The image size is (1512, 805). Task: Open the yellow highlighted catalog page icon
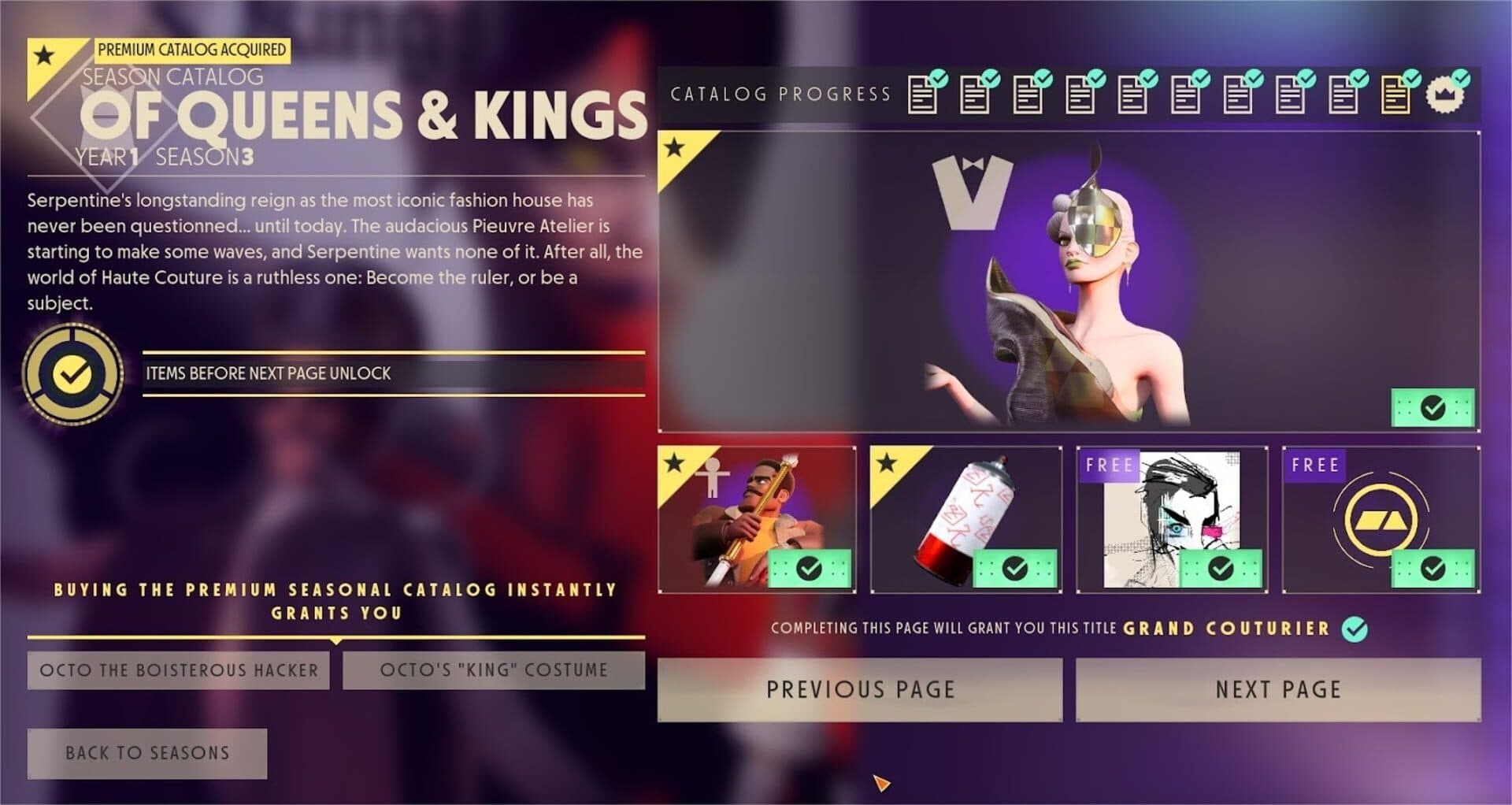(x=1395, y=96)
